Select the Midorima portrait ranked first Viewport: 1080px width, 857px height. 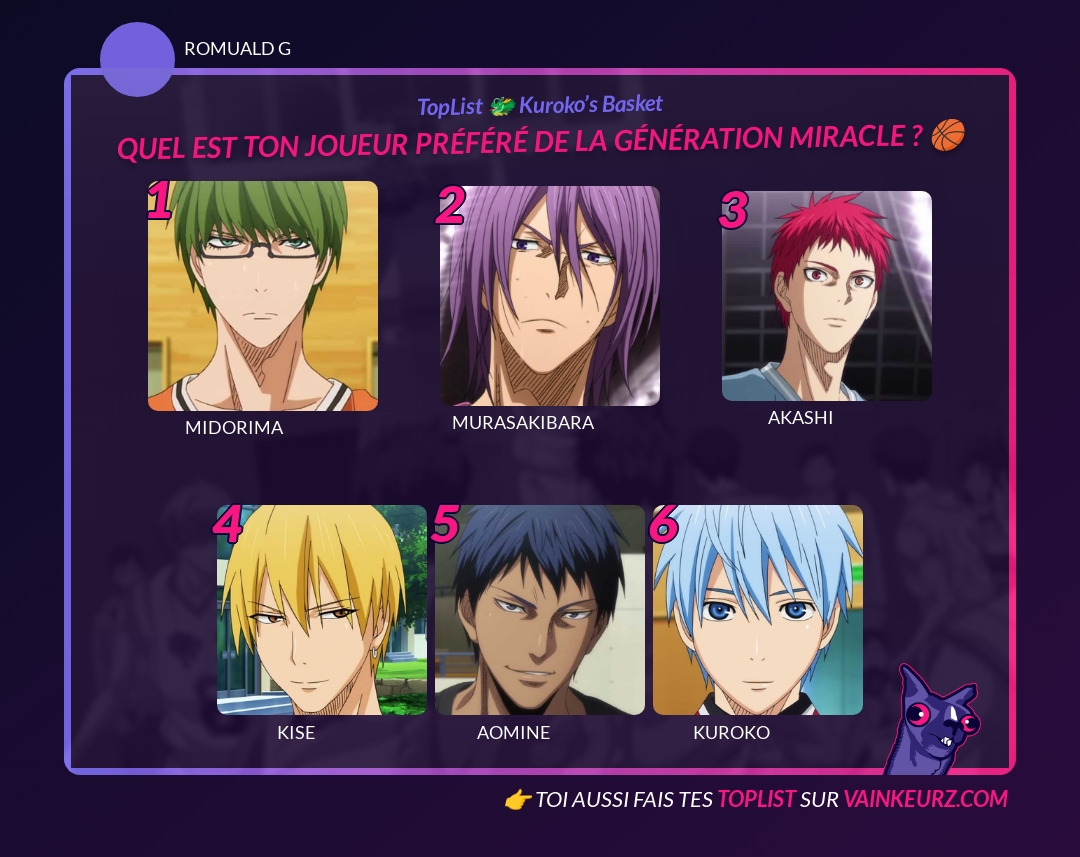pyautogui.click(x=263, y=296)
